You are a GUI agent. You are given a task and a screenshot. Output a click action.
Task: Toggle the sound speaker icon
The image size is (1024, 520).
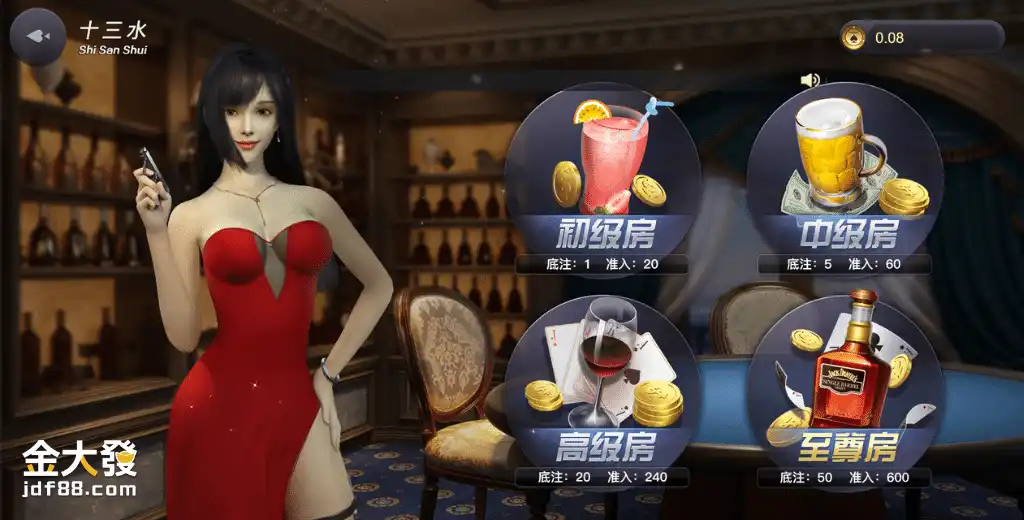[810, 80]
